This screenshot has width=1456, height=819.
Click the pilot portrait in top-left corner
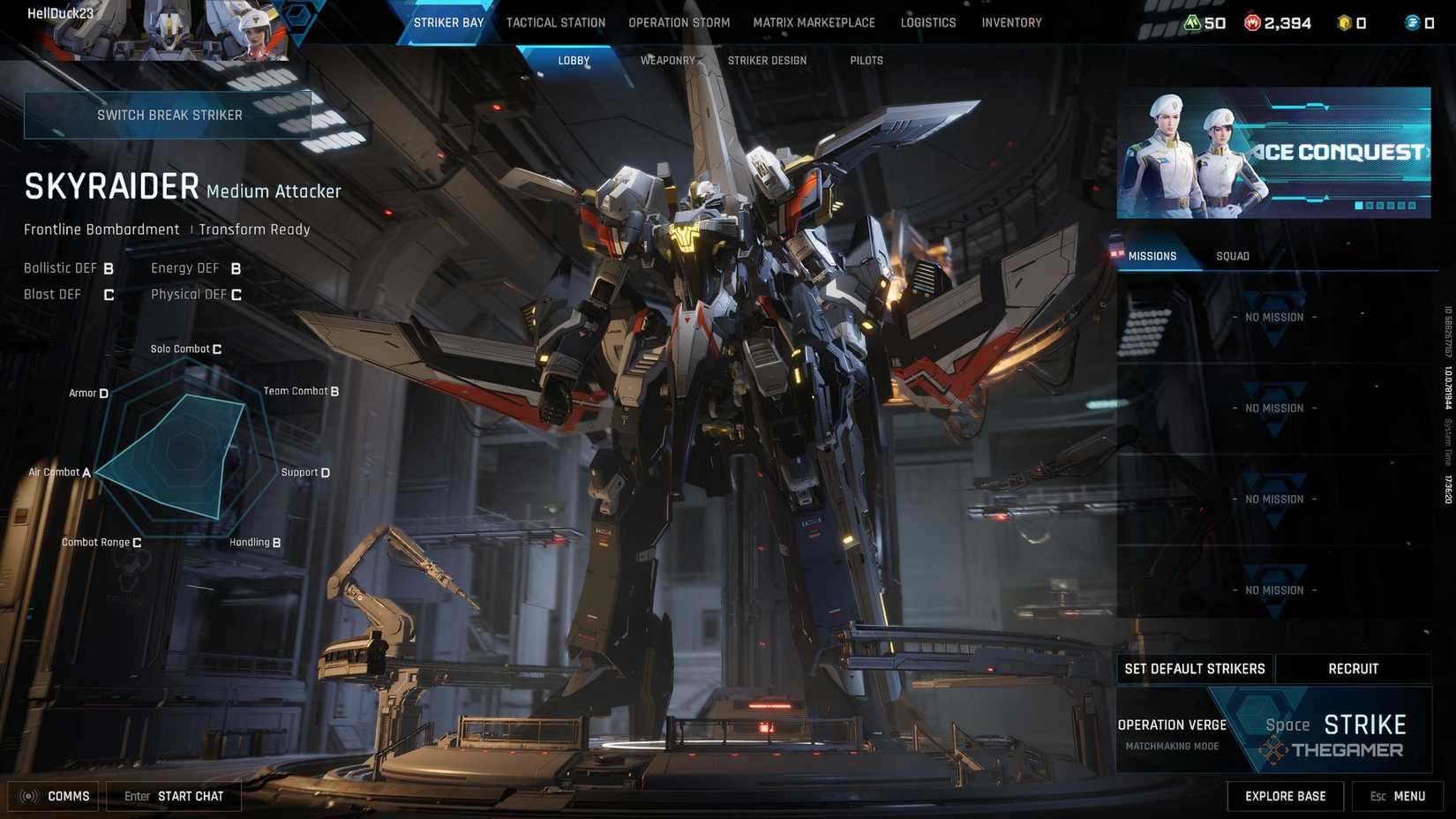pyautogui.click(x=256, y=28)
